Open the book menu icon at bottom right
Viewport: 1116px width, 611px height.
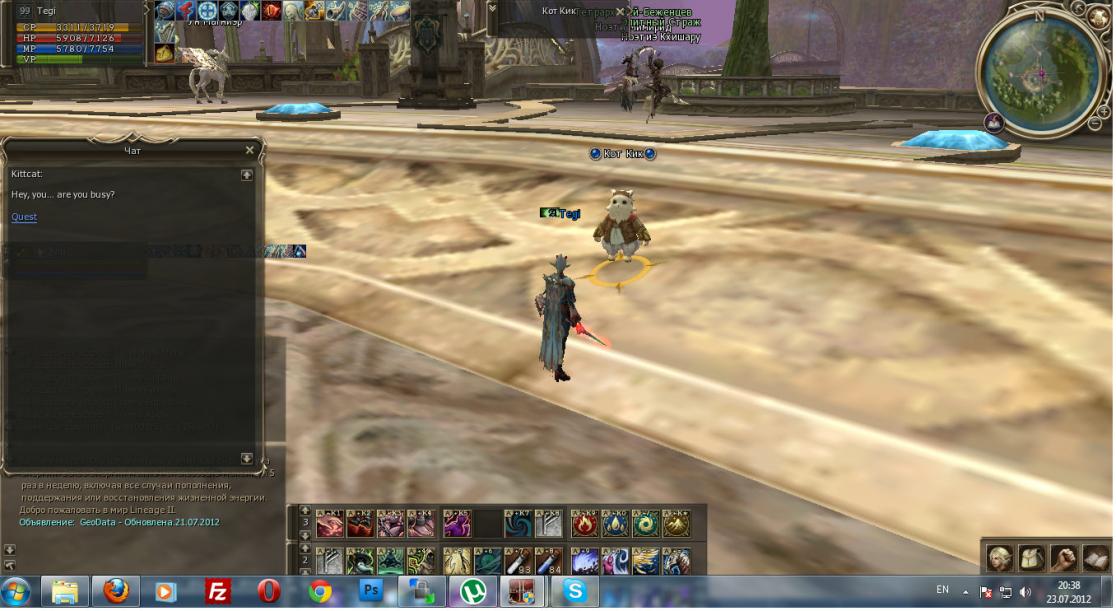pyautogui.click(x=1095, y=557)
